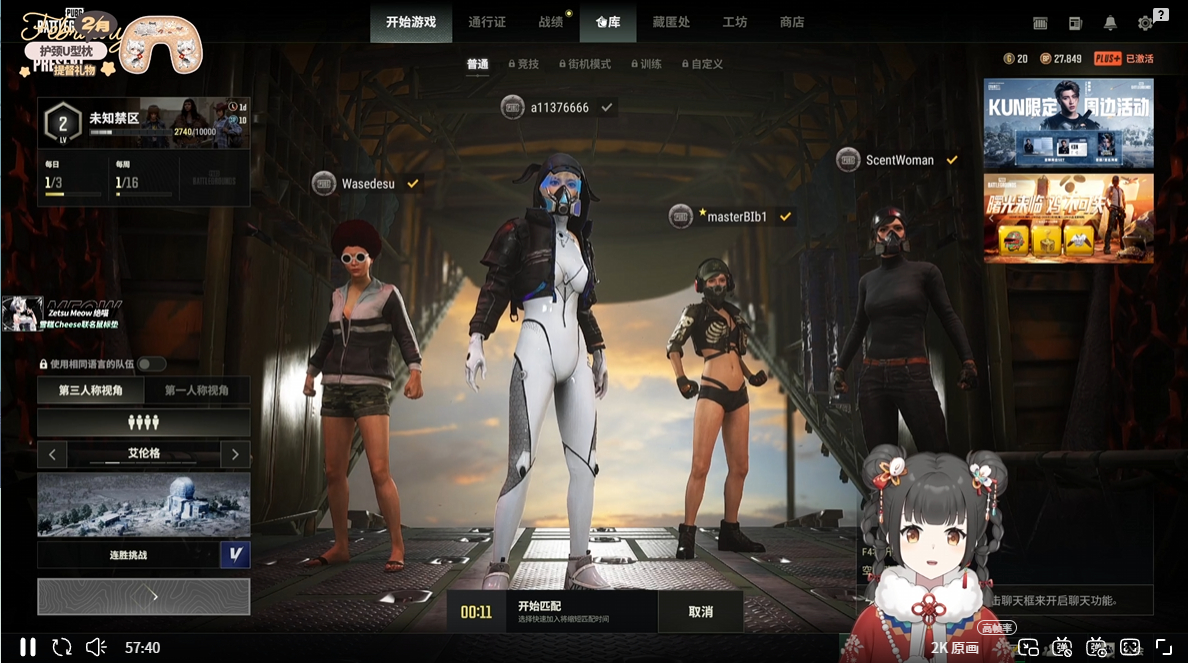Open the KUN限定 event banner
The height and width of the screenshot is (663, 1188).
tap(1068, 123)
